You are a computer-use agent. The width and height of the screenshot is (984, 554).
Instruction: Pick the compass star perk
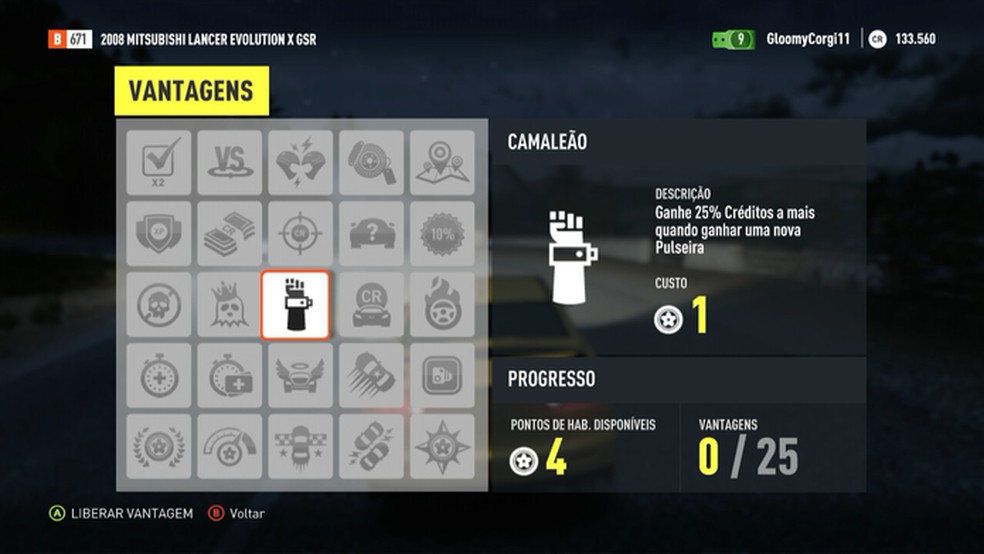(442, 446)
